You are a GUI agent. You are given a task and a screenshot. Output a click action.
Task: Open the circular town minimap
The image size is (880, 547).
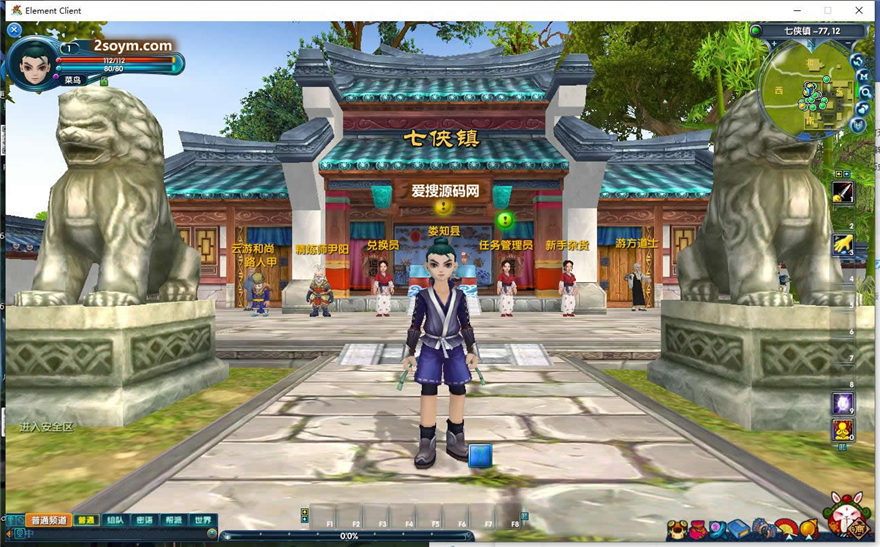pyautogui.click(x=807, y=91)
